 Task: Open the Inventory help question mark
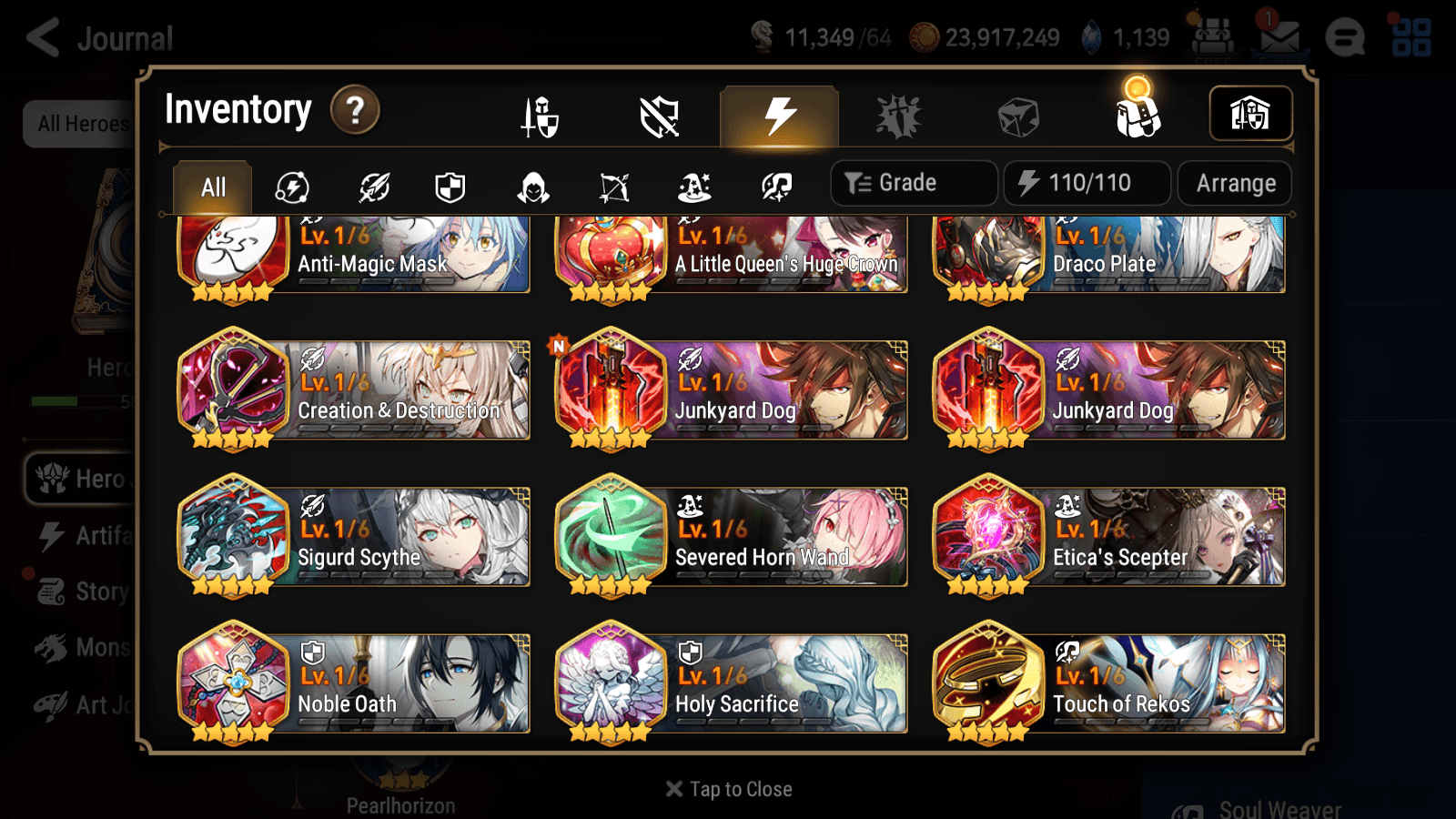pyautogui.click(x=354, y=110)
